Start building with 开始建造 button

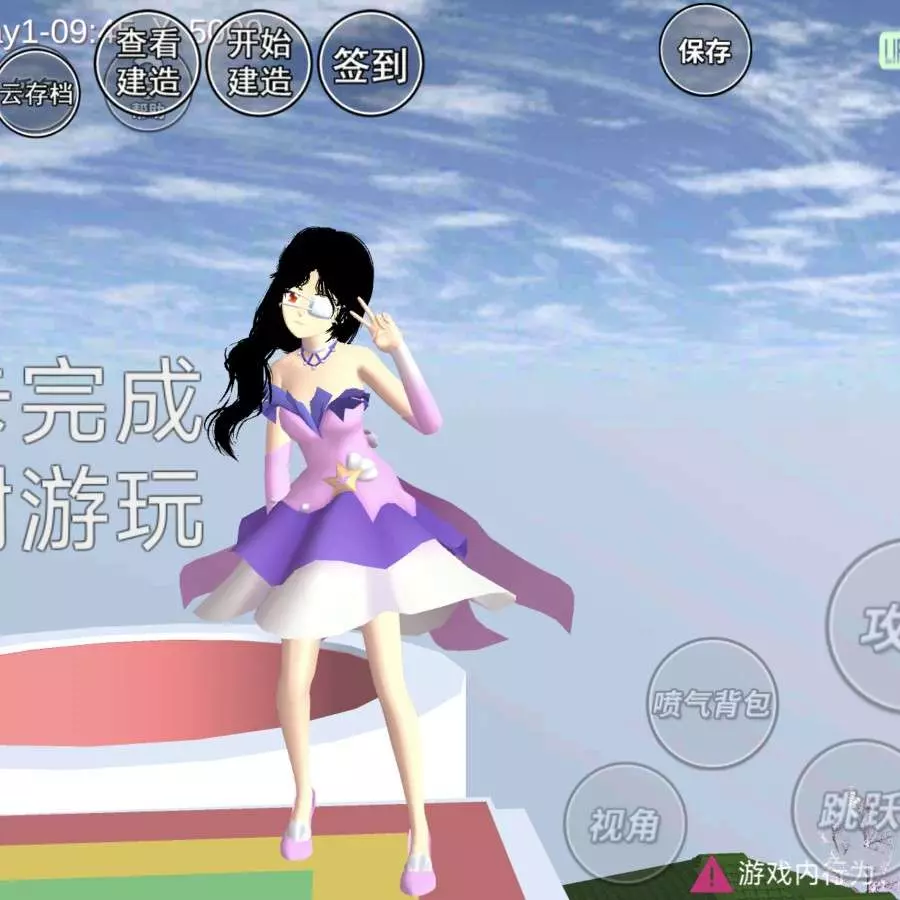coord(258,62)
